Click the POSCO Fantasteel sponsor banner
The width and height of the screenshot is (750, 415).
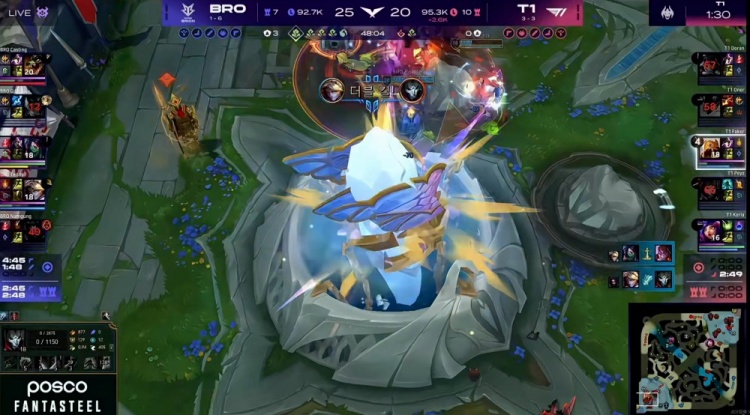pos(57,396)
